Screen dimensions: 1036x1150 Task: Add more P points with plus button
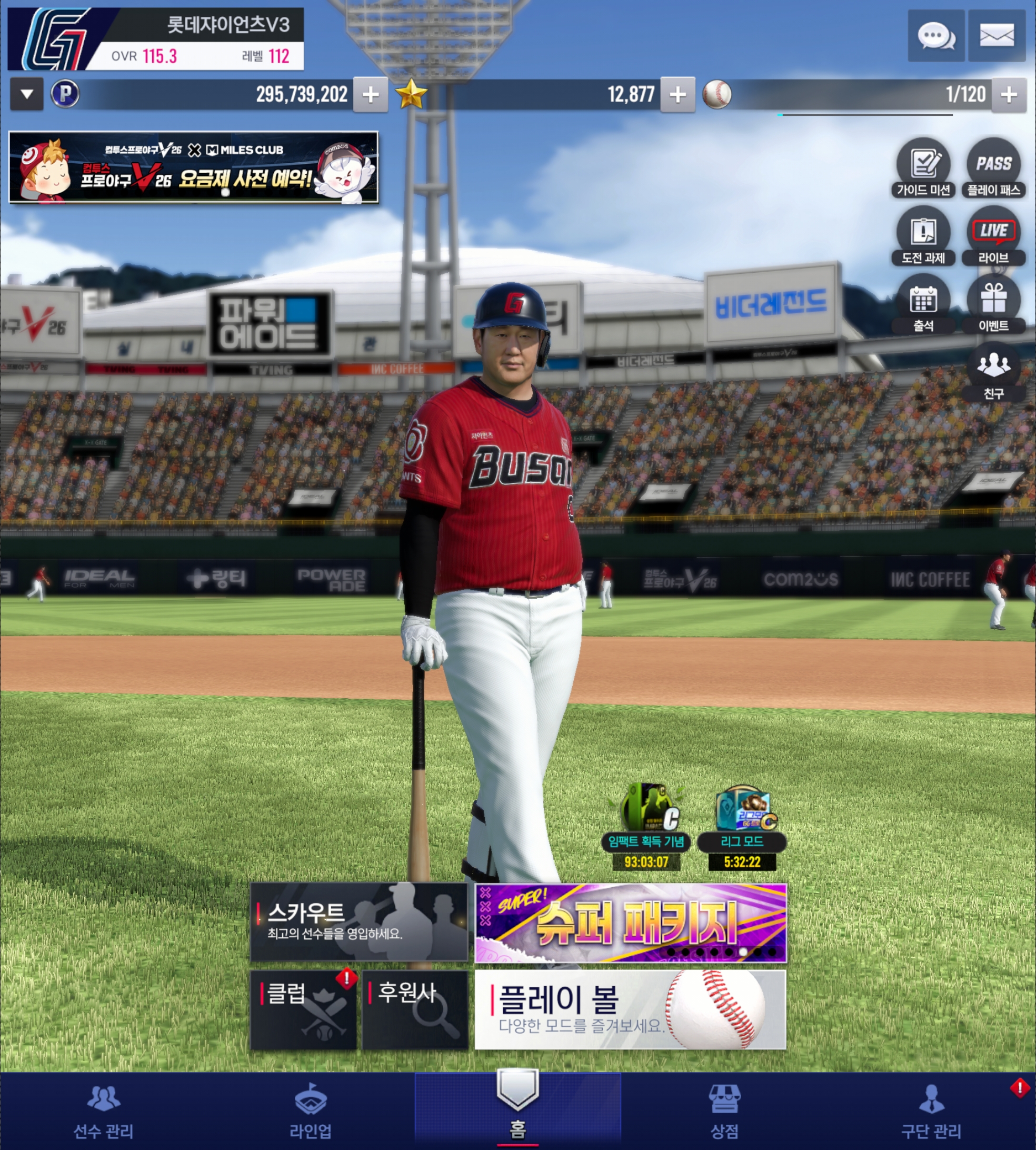(371, 94)
